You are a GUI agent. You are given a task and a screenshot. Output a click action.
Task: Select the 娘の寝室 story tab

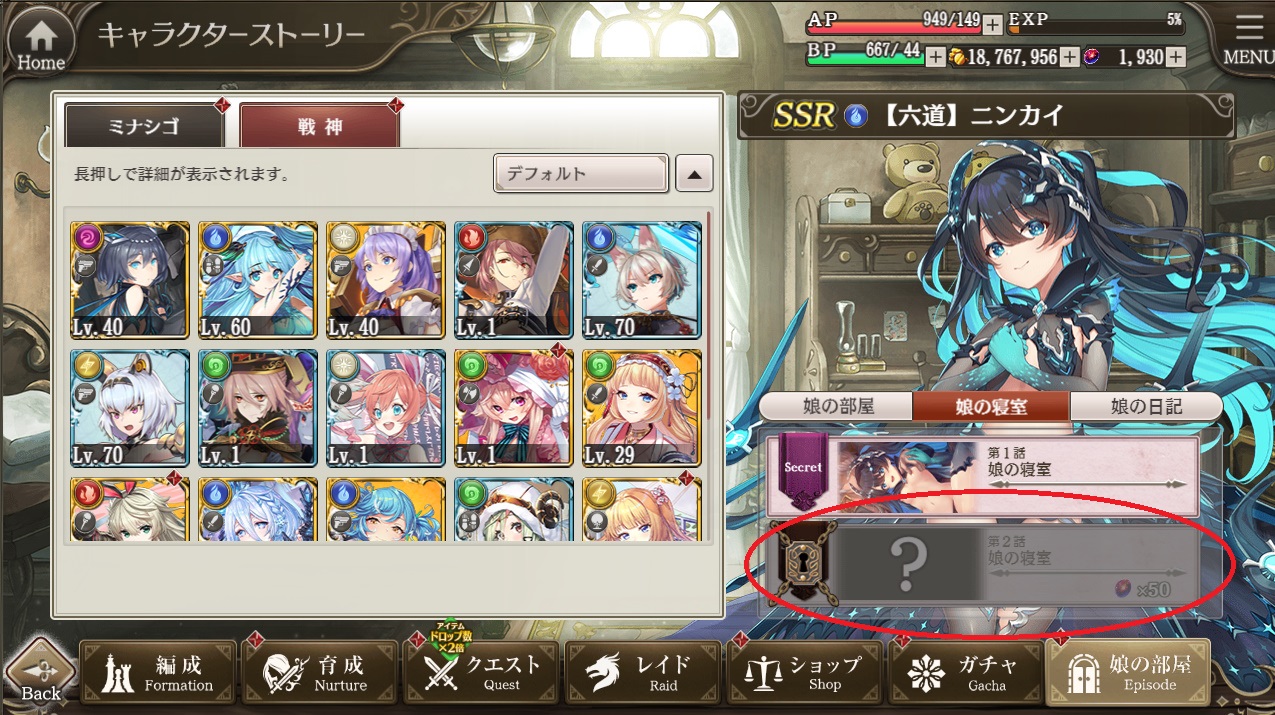pyautogui.click(x=991, y=406)
